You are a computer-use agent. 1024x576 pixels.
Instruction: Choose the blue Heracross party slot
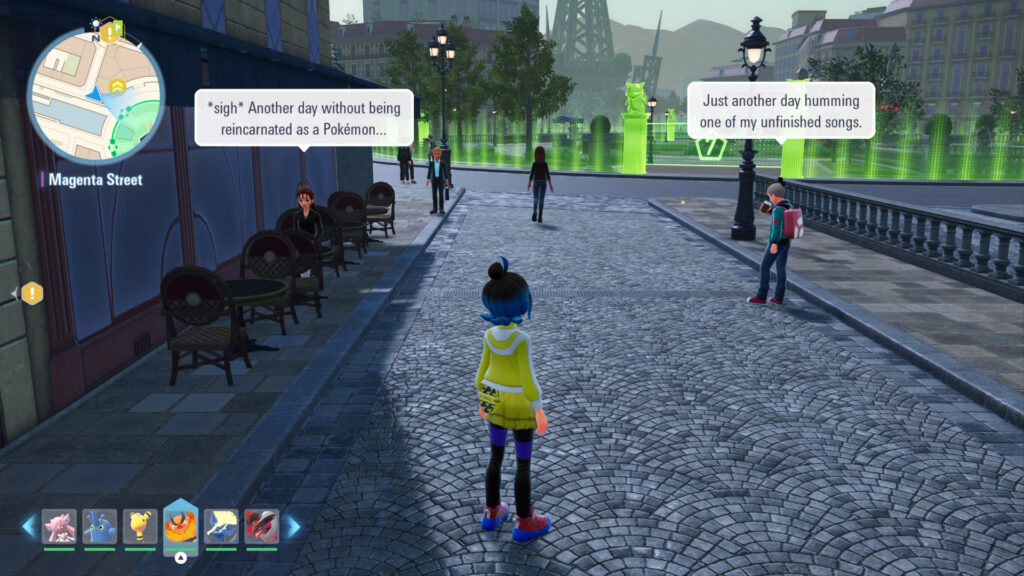coord(100,526)
